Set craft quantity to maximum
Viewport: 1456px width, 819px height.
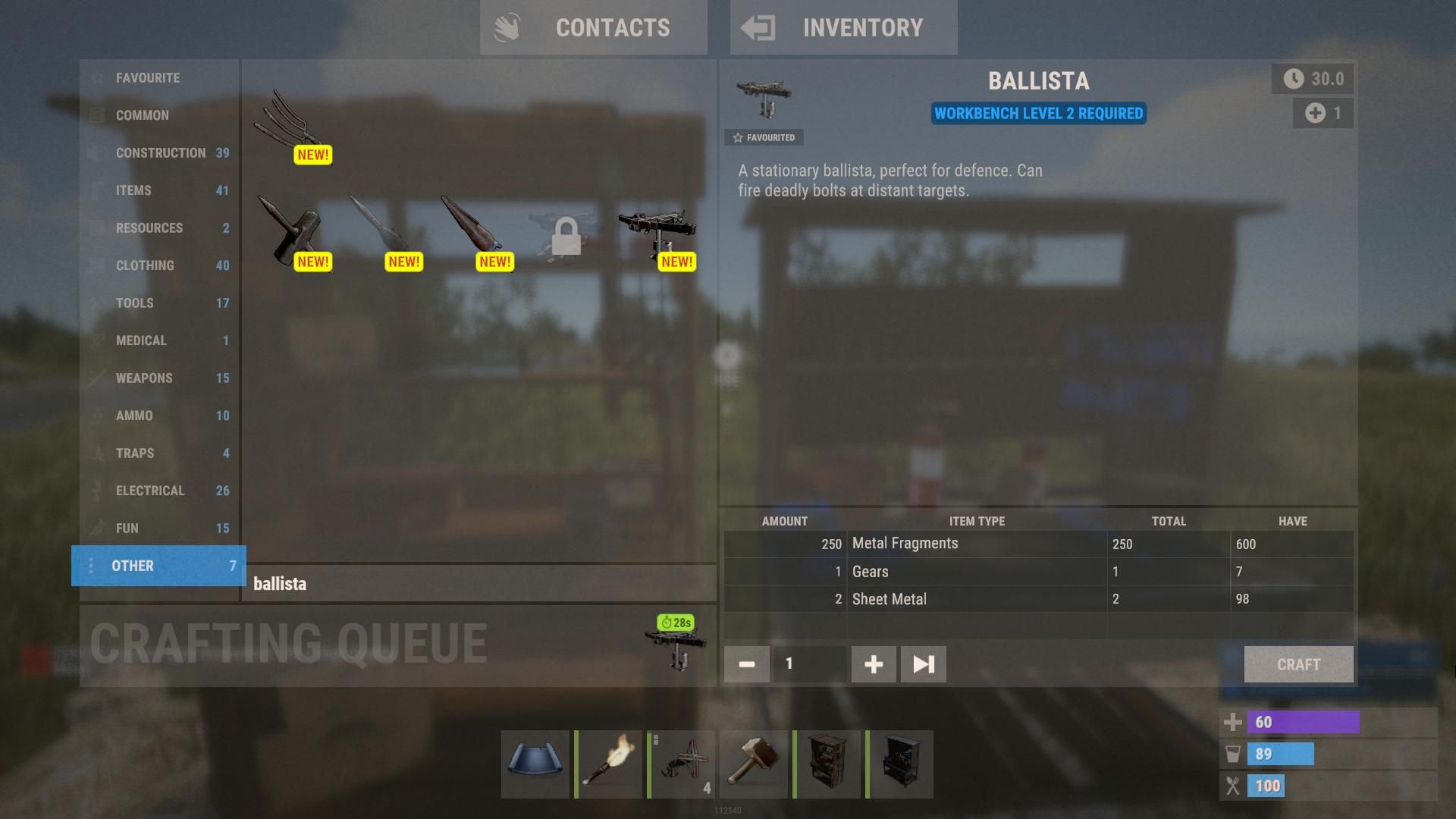pos(922,664)
